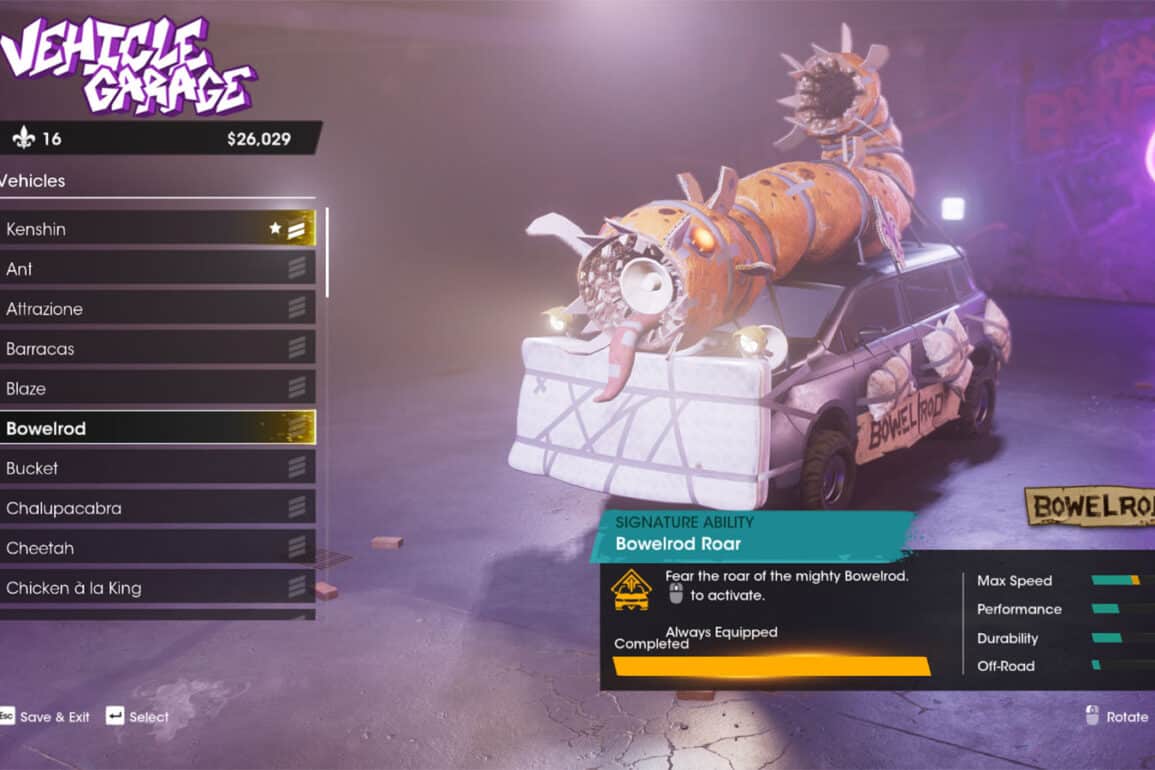Click the highlighted Bowelrod entry
Screen dimensions: 1155x770
(x=158, y=428)
